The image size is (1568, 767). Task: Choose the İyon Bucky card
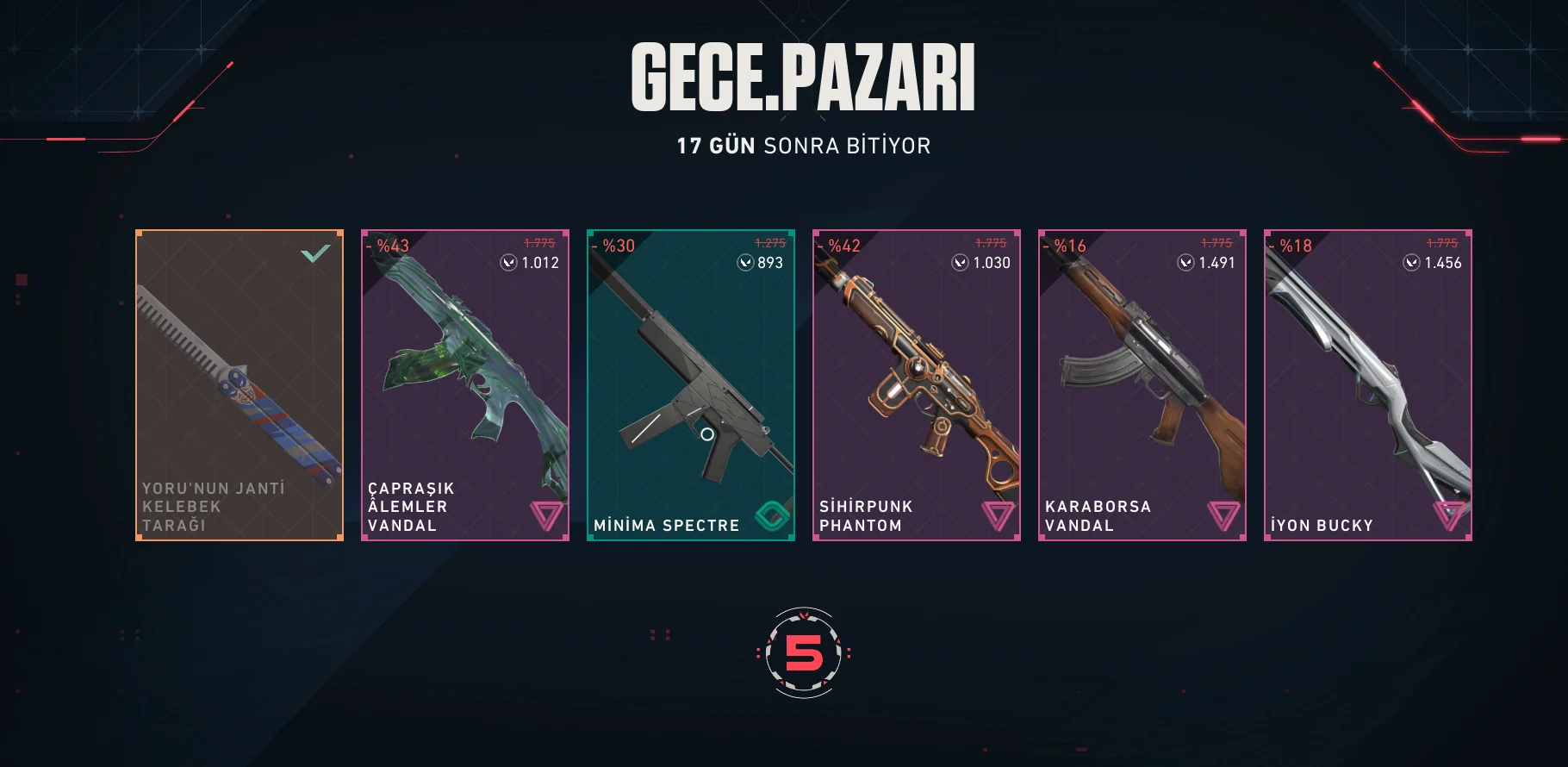pyautogui.click(x=1368, y=385)
